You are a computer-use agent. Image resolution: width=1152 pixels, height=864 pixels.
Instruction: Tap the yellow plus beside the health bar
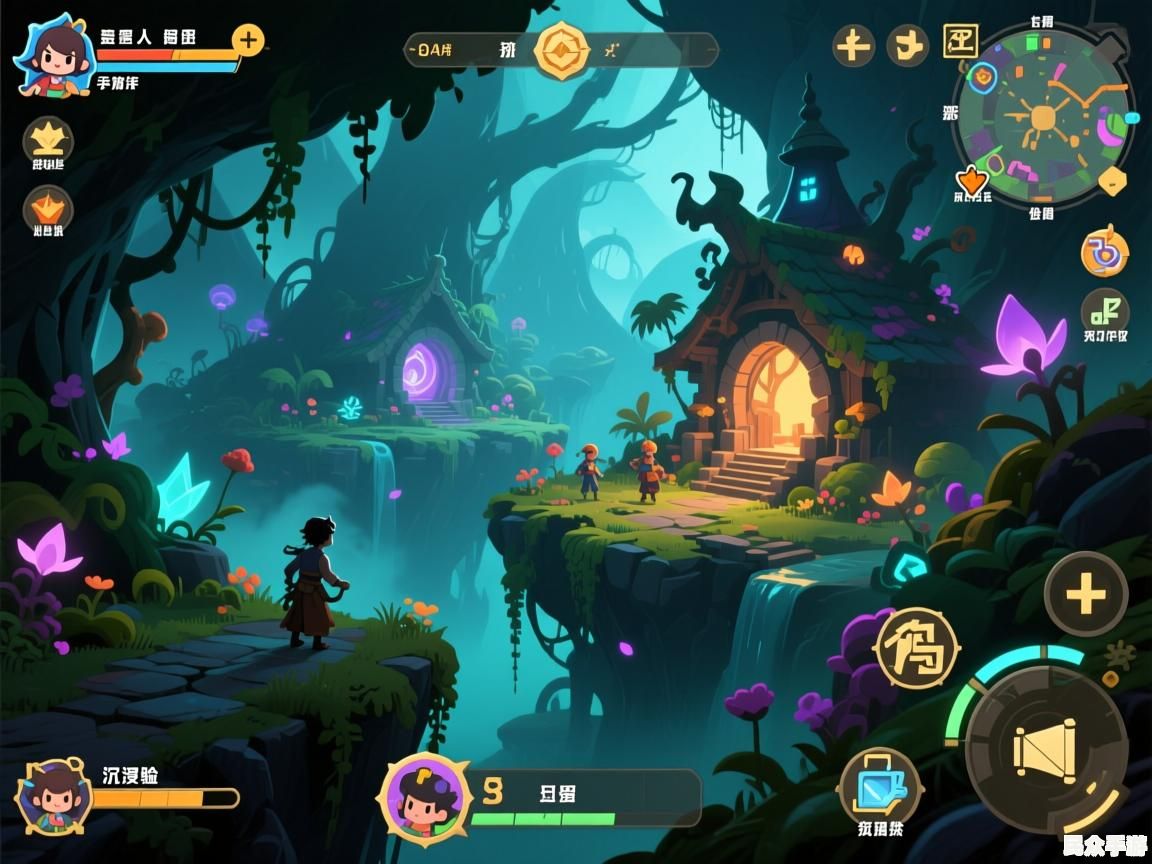pos(248,41)
